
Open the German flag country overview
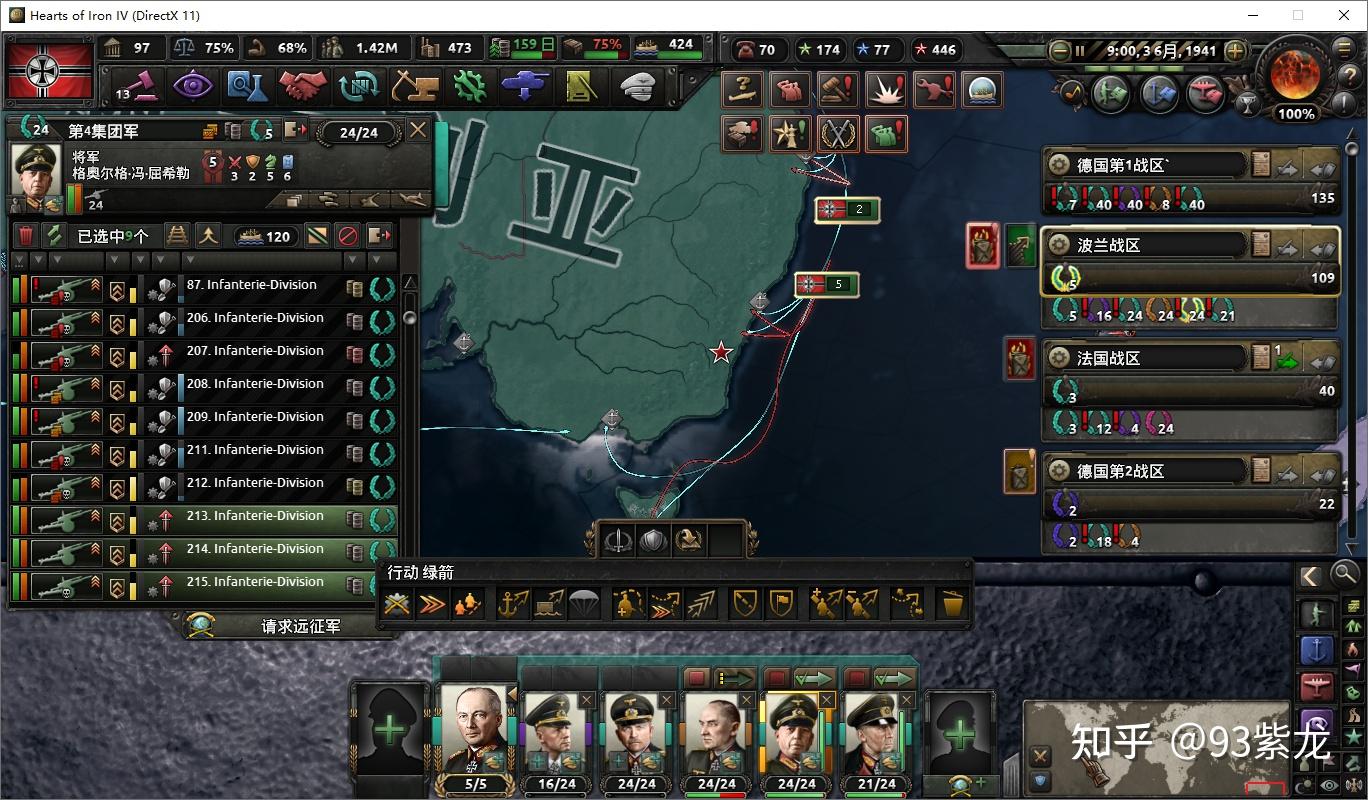49,70
